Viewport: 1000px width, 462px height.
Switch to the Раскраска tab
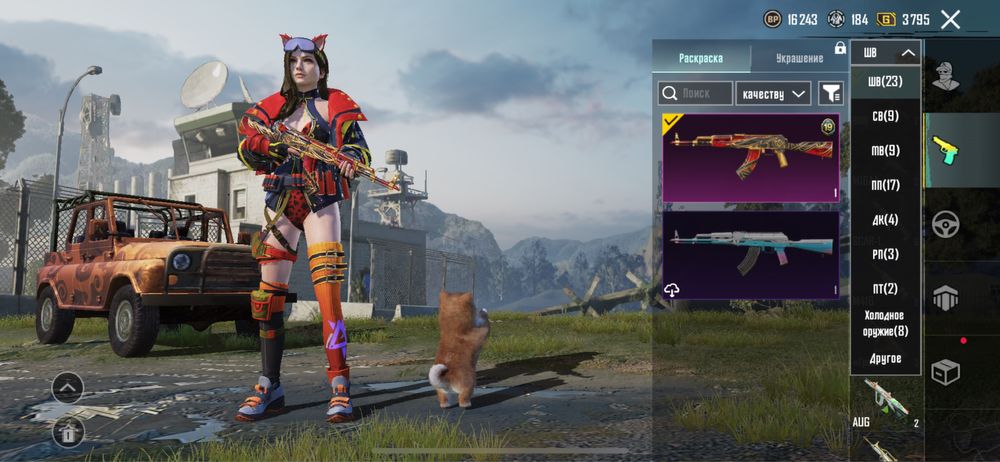[x=700, y=58]
